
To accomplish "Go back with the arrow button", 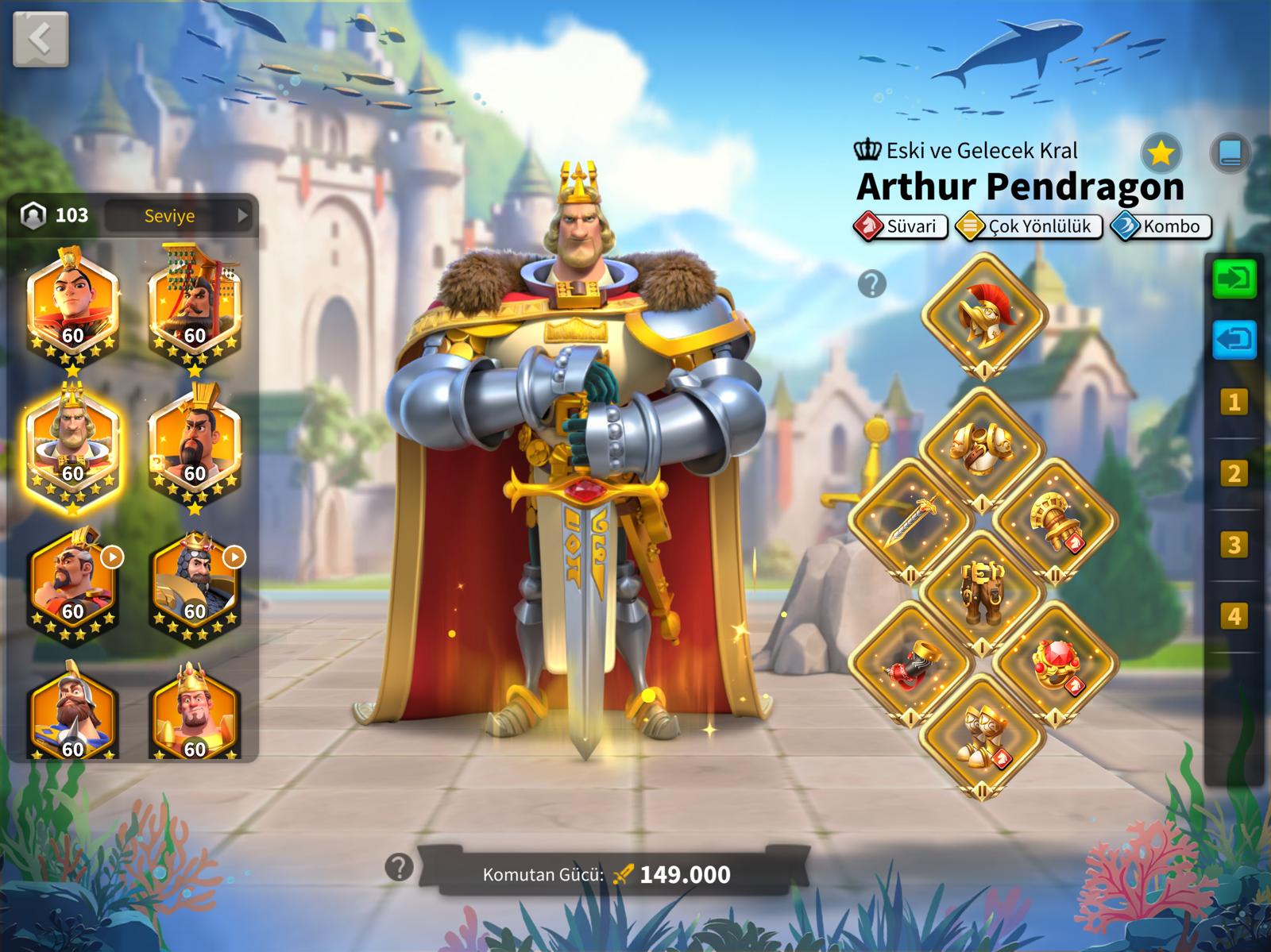I will point(40,38).
